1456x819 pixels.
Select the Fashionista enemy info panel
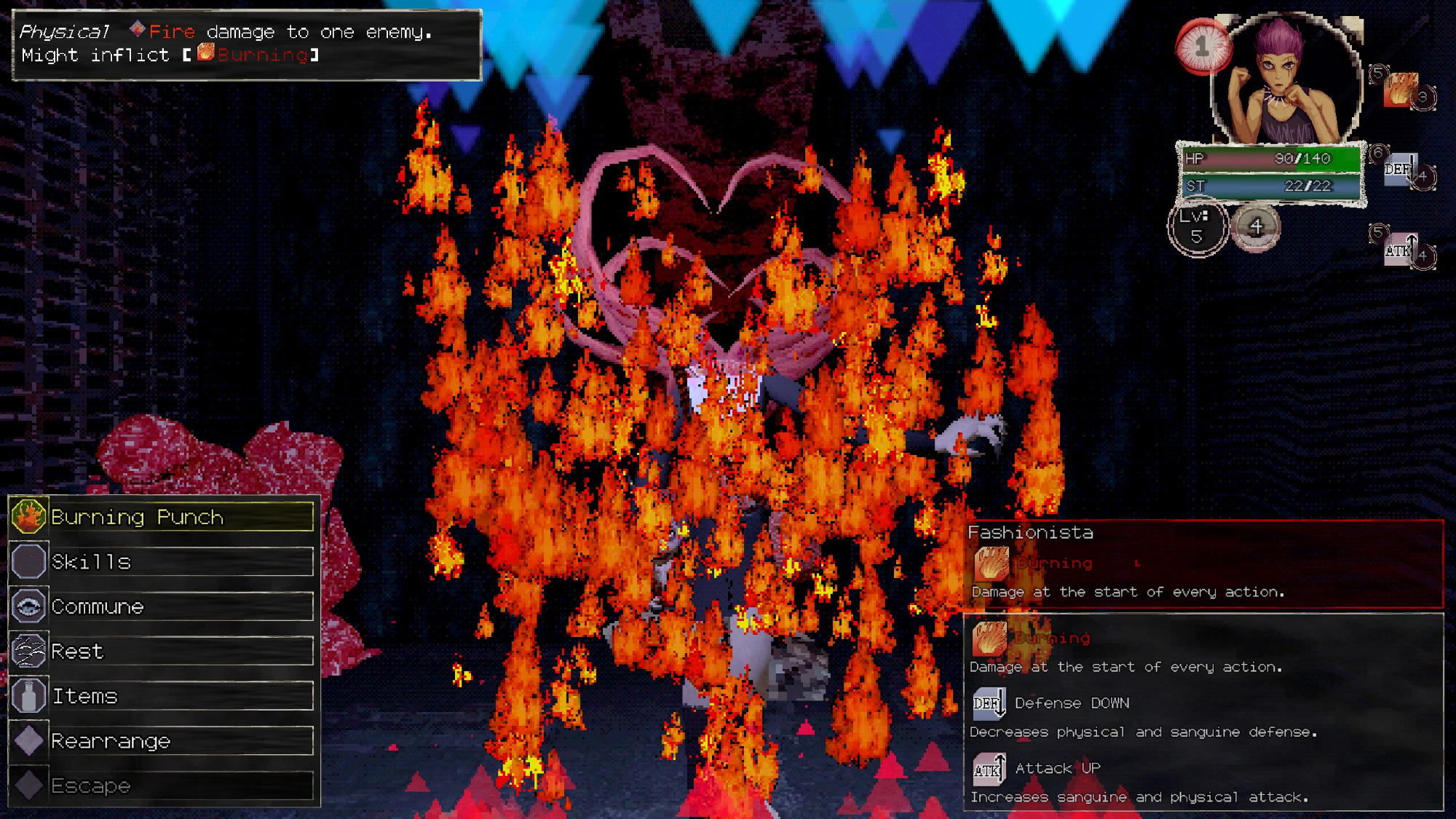(x=1204, y=563)
